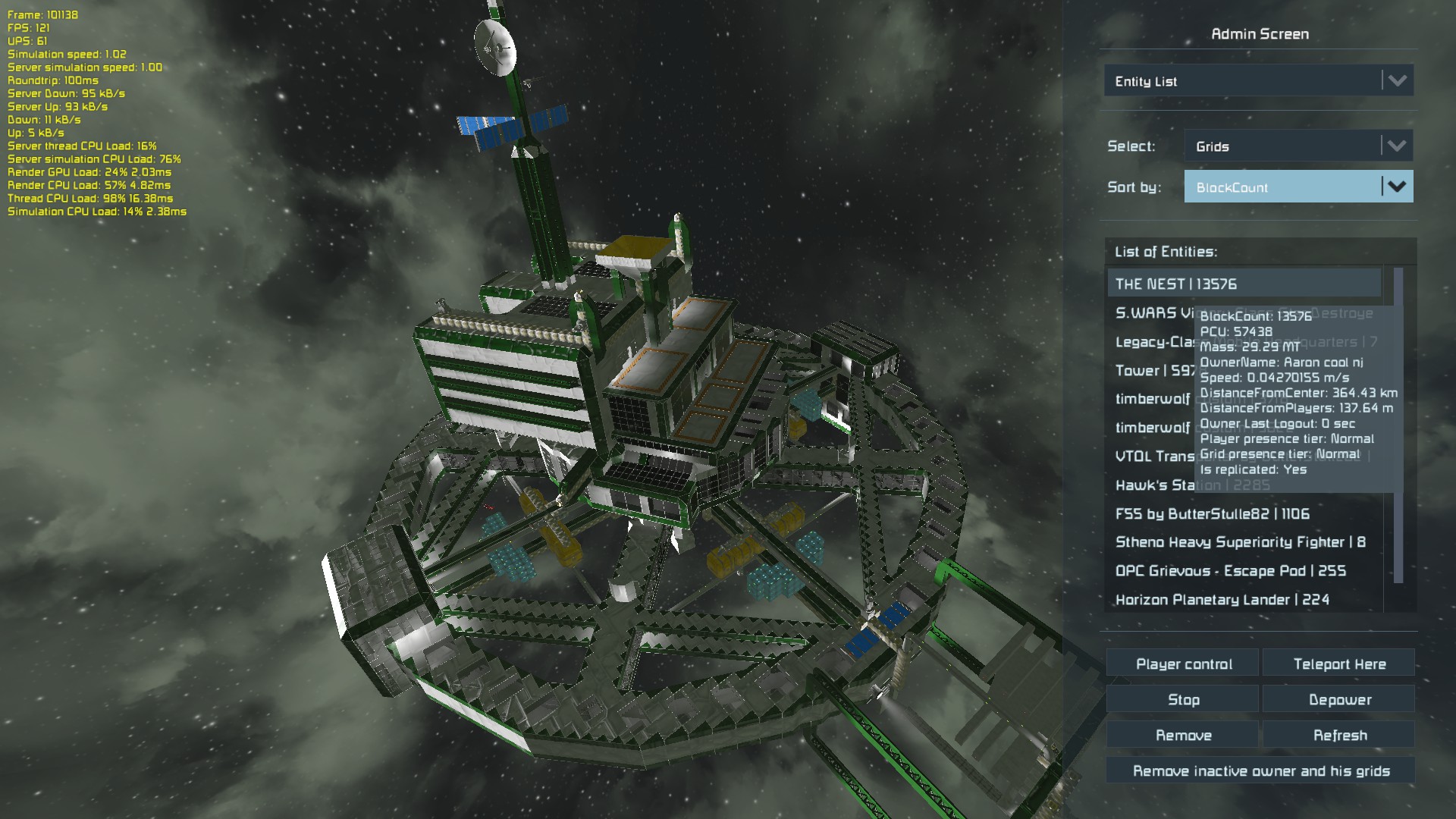
Task: Choose the FSS by ButterStulle82 entry
Action: tap(1212, 514)
